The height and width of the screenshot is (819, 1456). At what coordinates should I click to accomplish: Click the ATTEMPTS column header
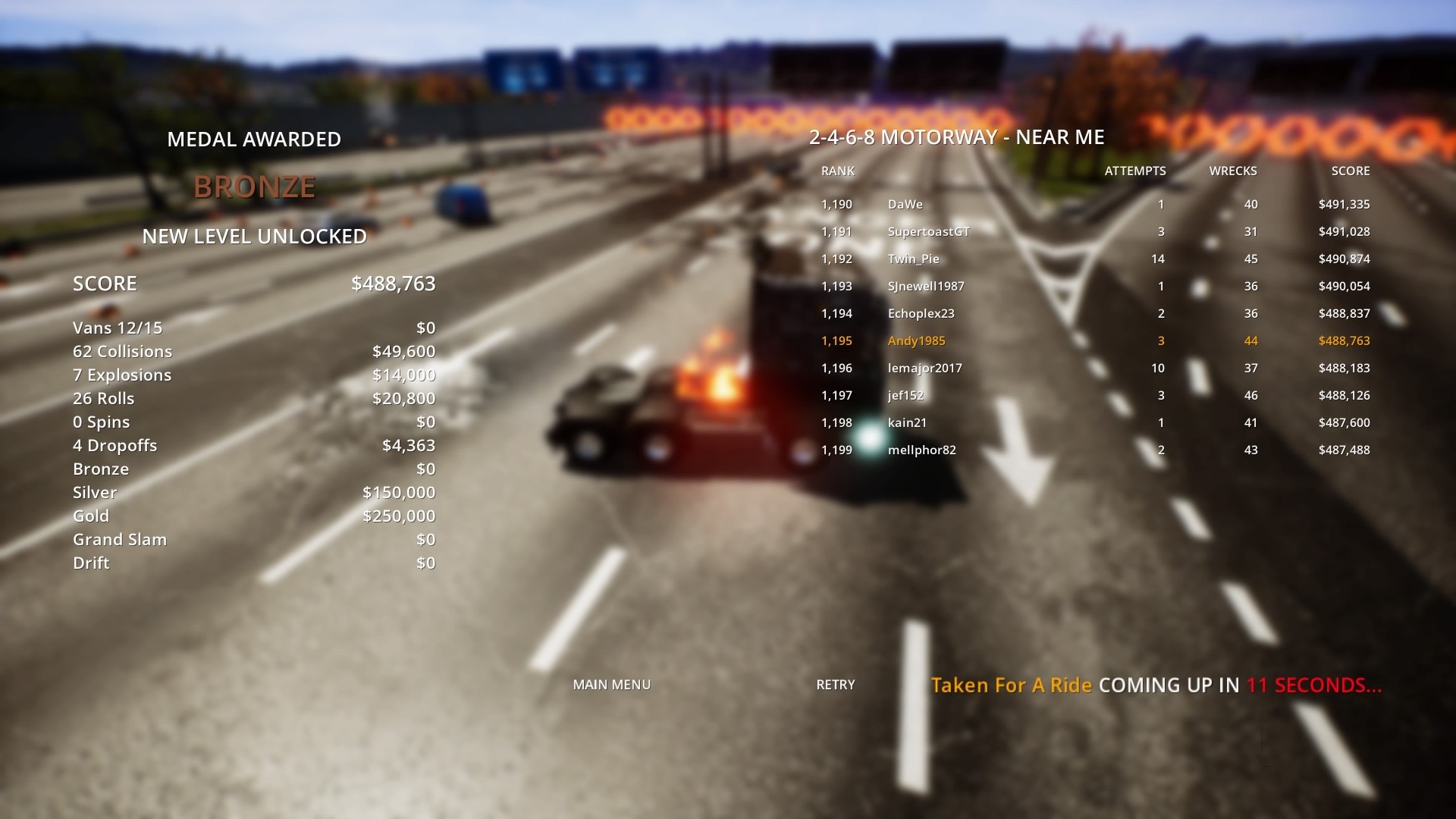click(1135, 171)
